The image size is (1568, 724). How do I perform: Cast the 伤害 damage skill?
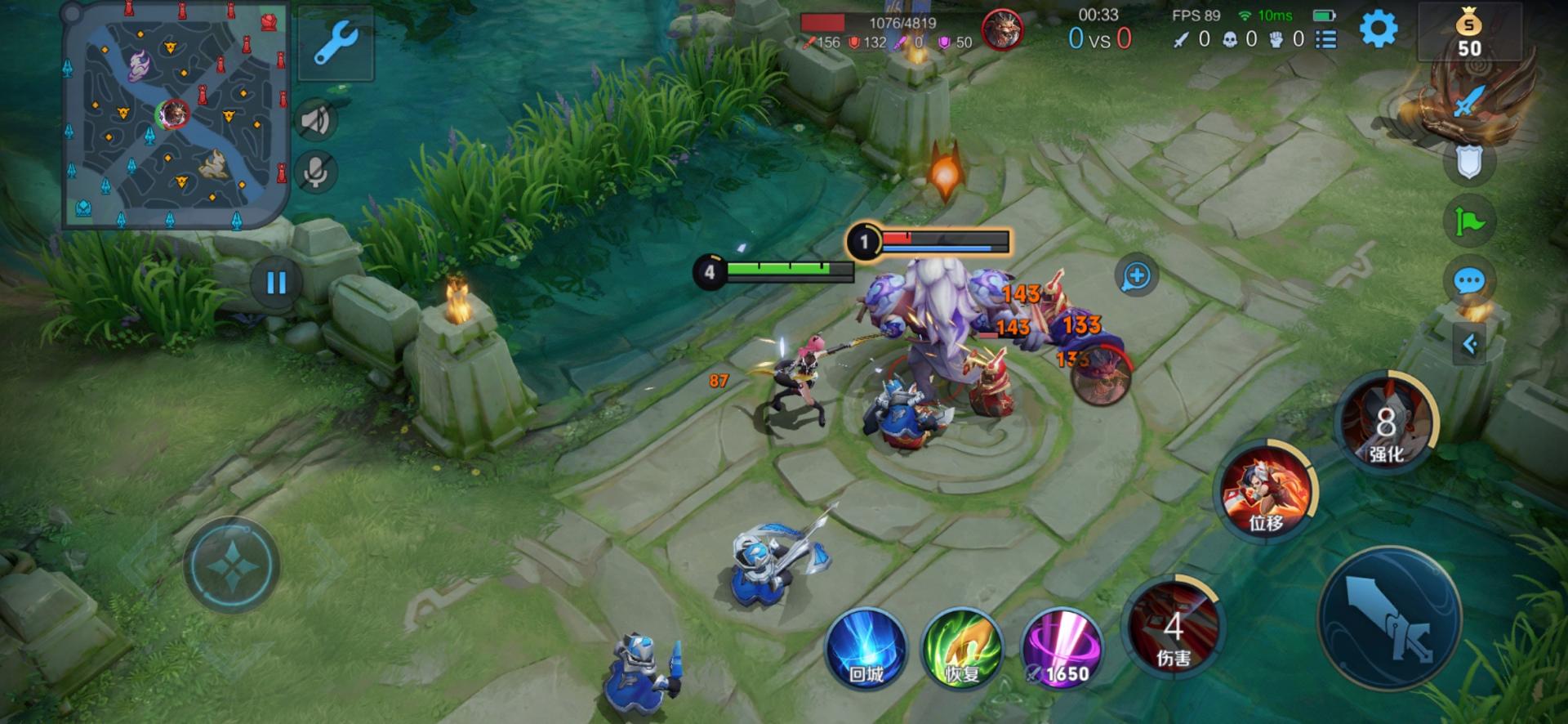click(x=1174, y=629)
